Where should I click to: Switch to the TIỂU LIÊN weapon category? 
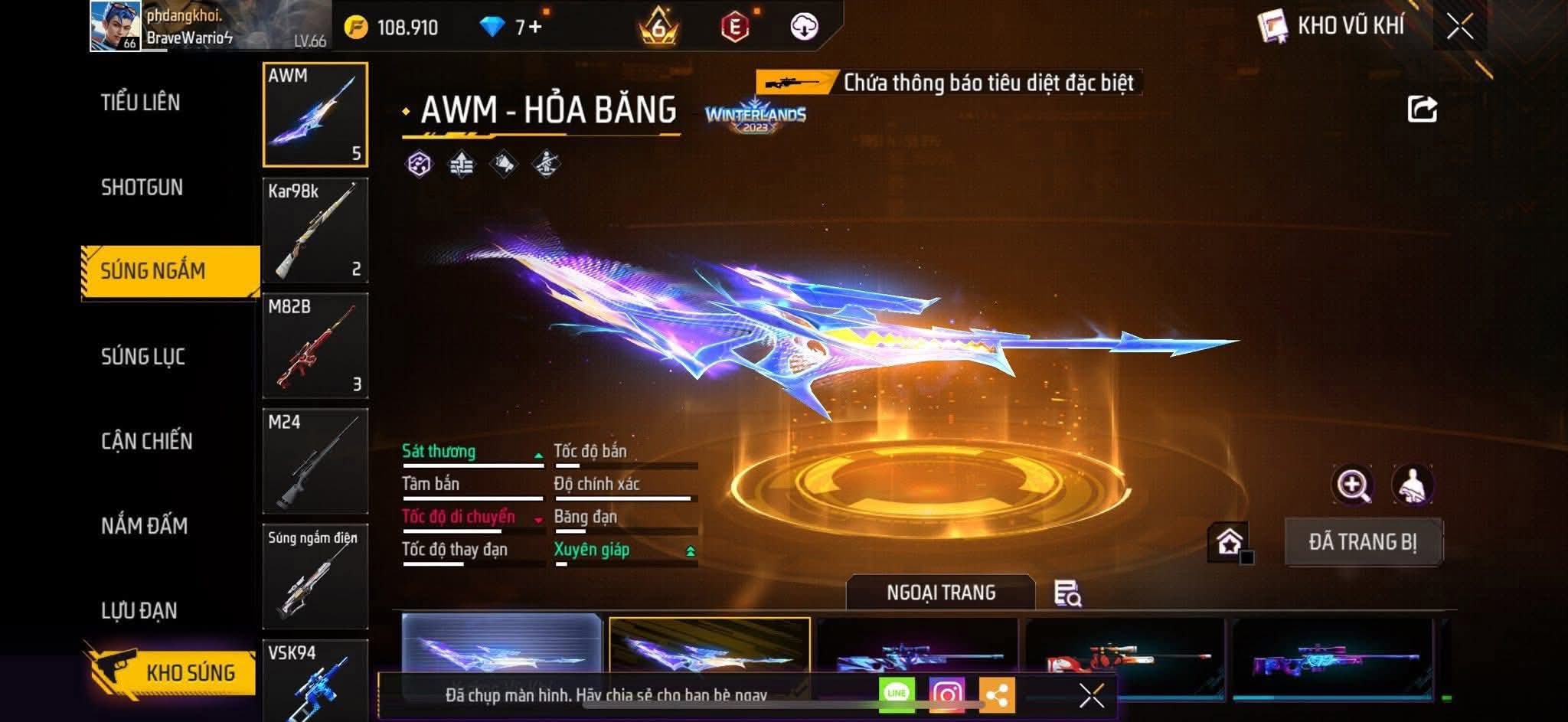[x=141, y=103]
